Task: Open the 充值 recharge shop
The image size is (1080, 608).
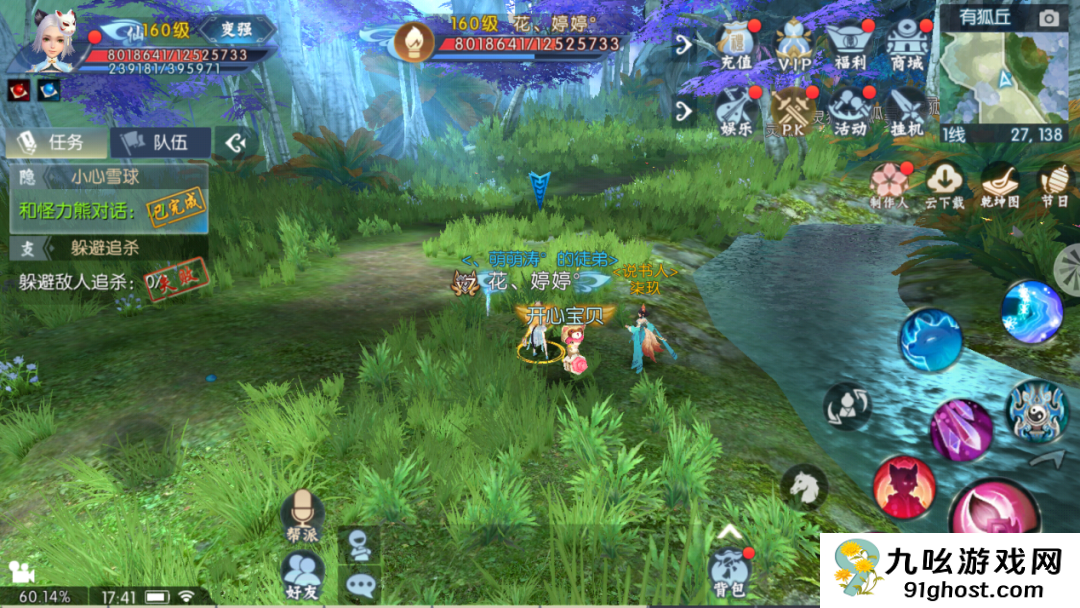Action: (737, 46)
